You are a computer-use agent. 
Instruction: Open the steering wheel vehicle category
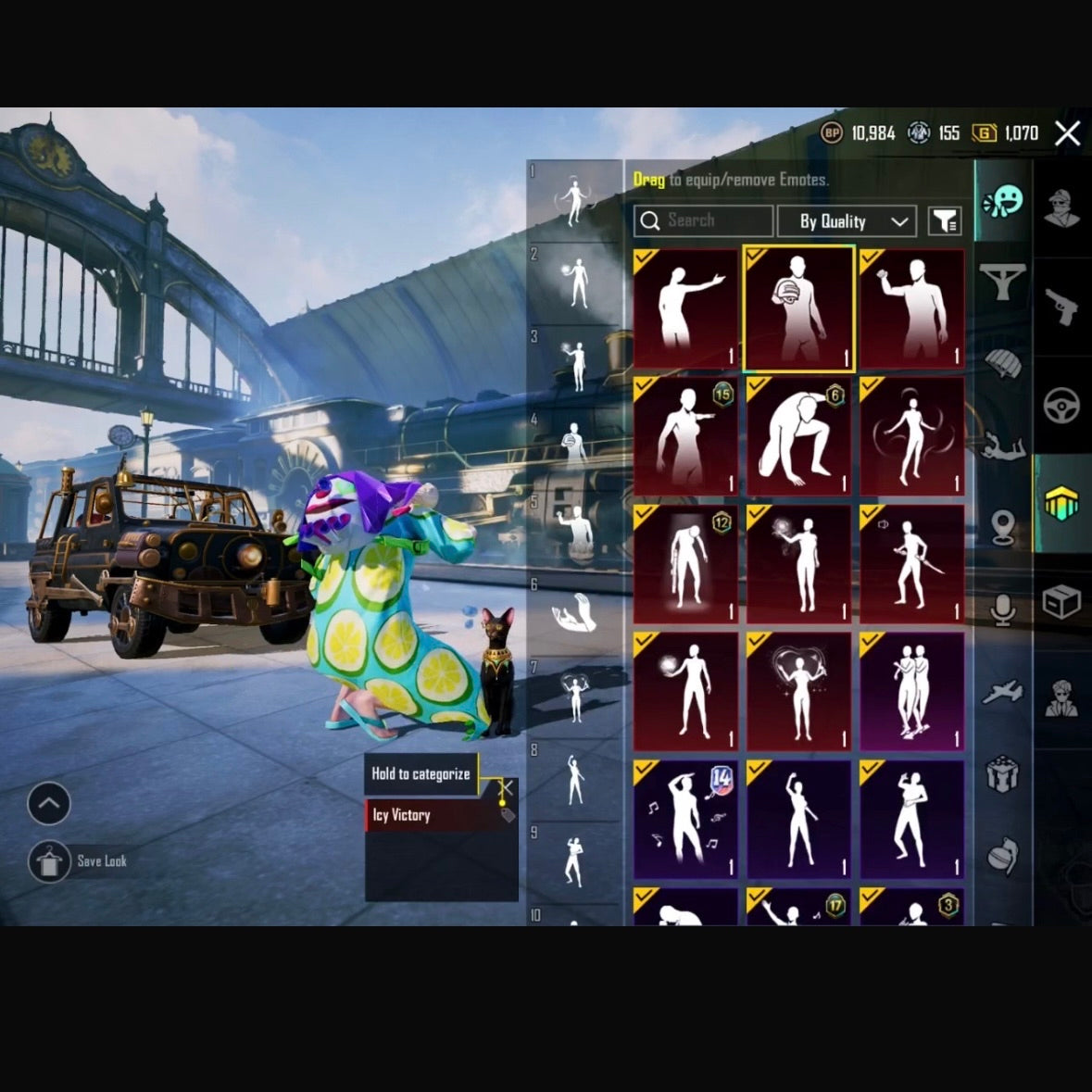1061,406
